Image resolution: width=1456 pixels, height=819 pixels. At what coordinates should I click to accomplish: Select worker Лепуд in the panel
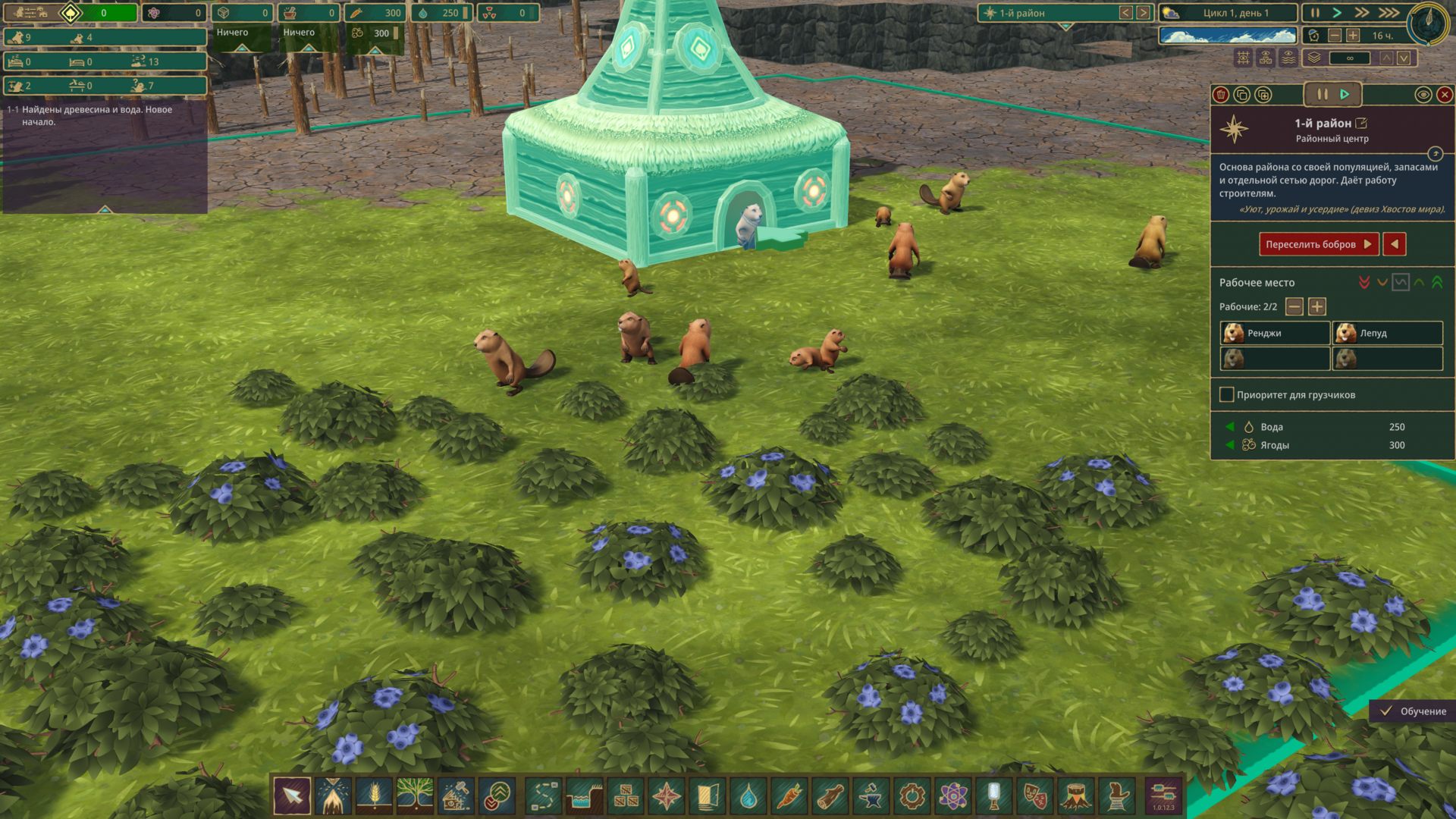[1387, 333]
